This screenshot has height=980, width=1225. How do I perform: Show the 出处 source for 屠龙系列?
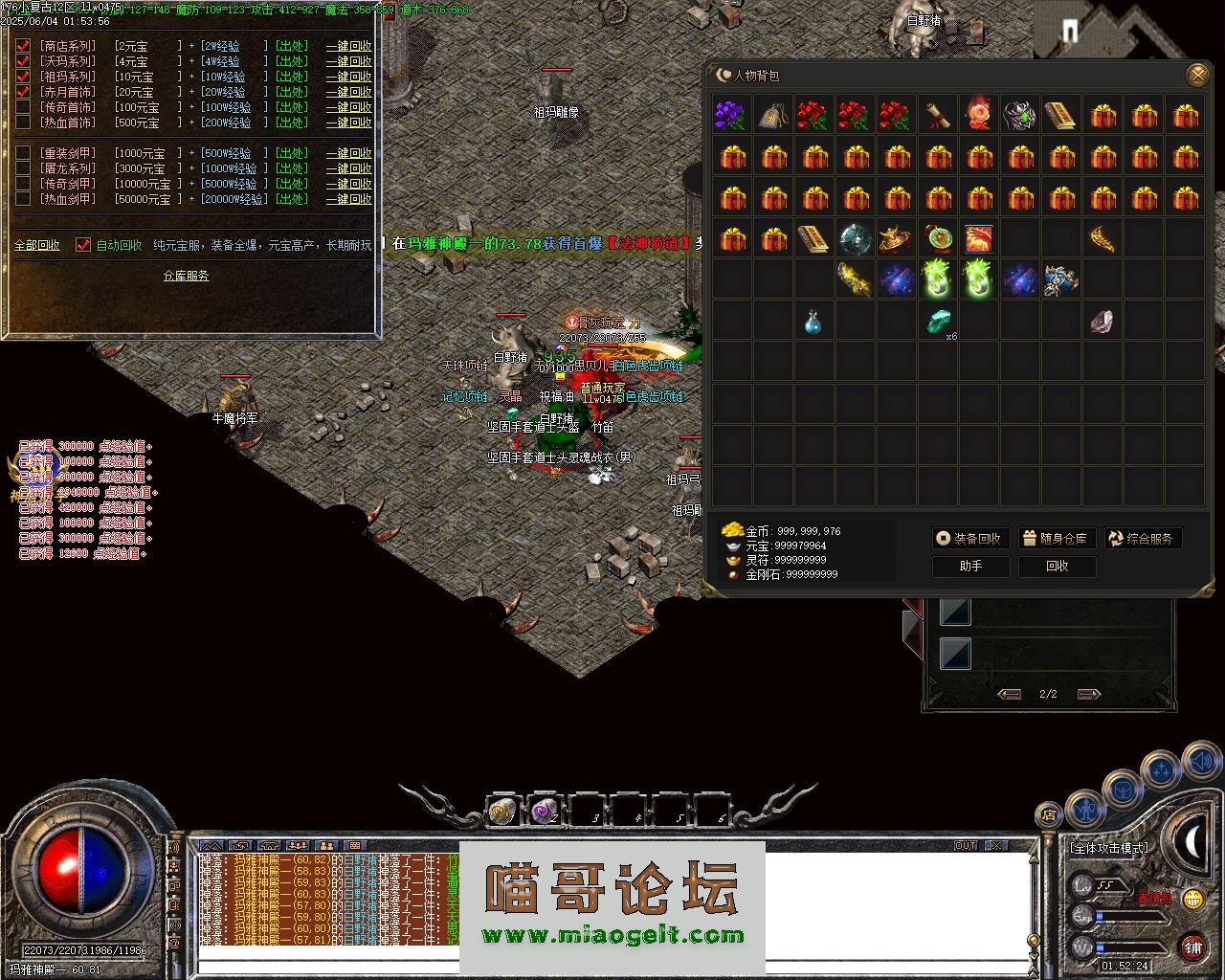pos(291,168)
